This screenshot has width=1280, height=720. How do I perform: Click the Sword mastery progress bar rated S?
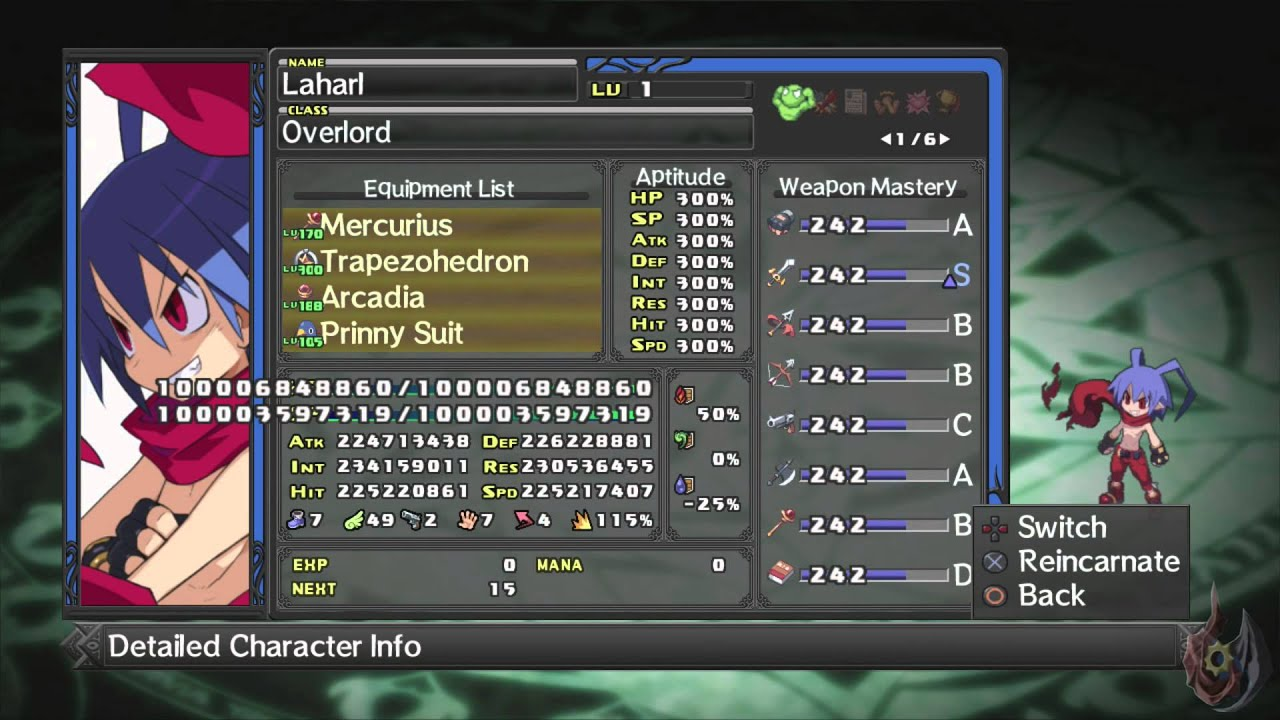(x=898, y=274)
